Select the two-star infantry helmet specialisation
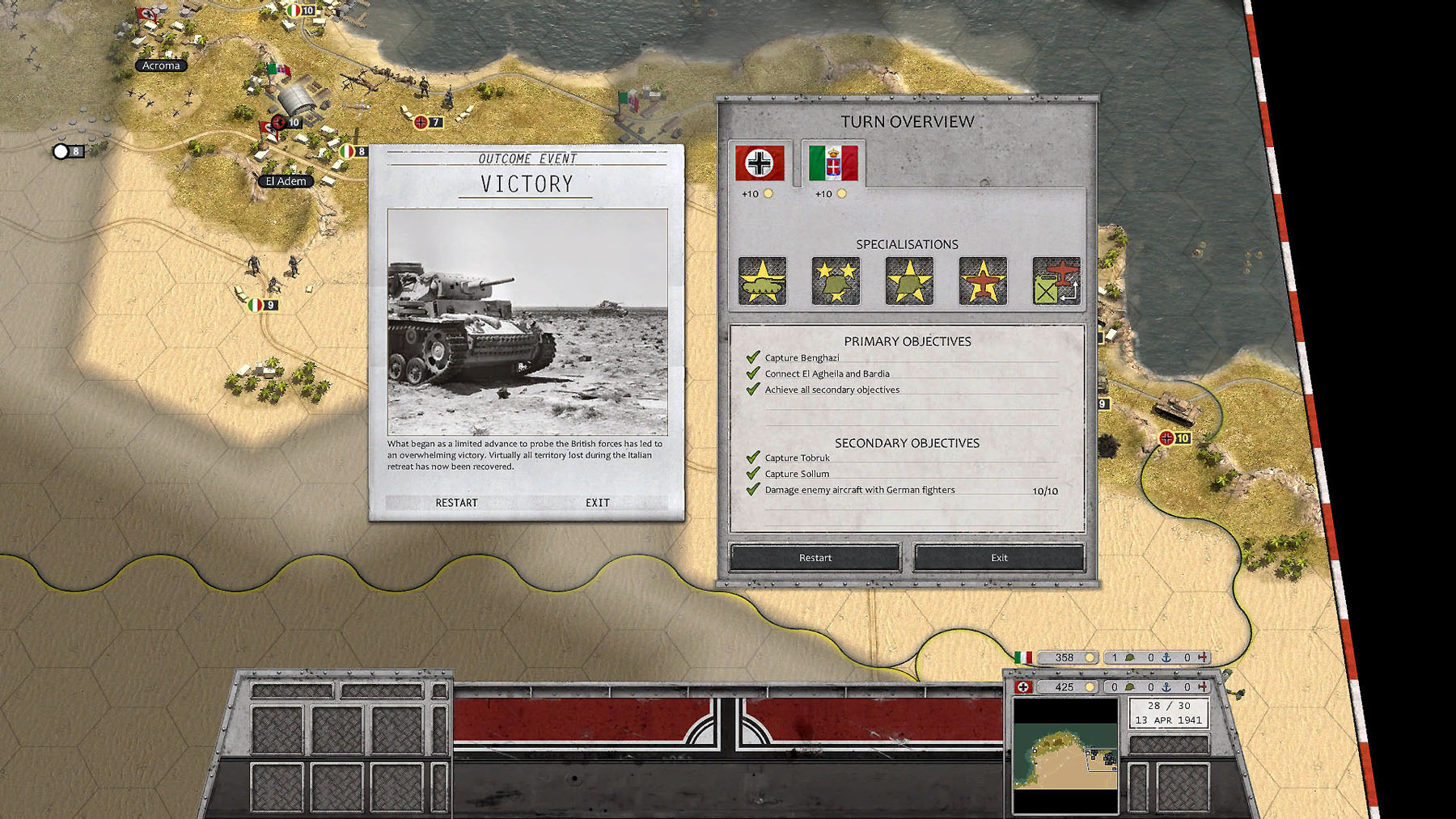Screen dimensions: 1456x819 click(x=834, y=281)
